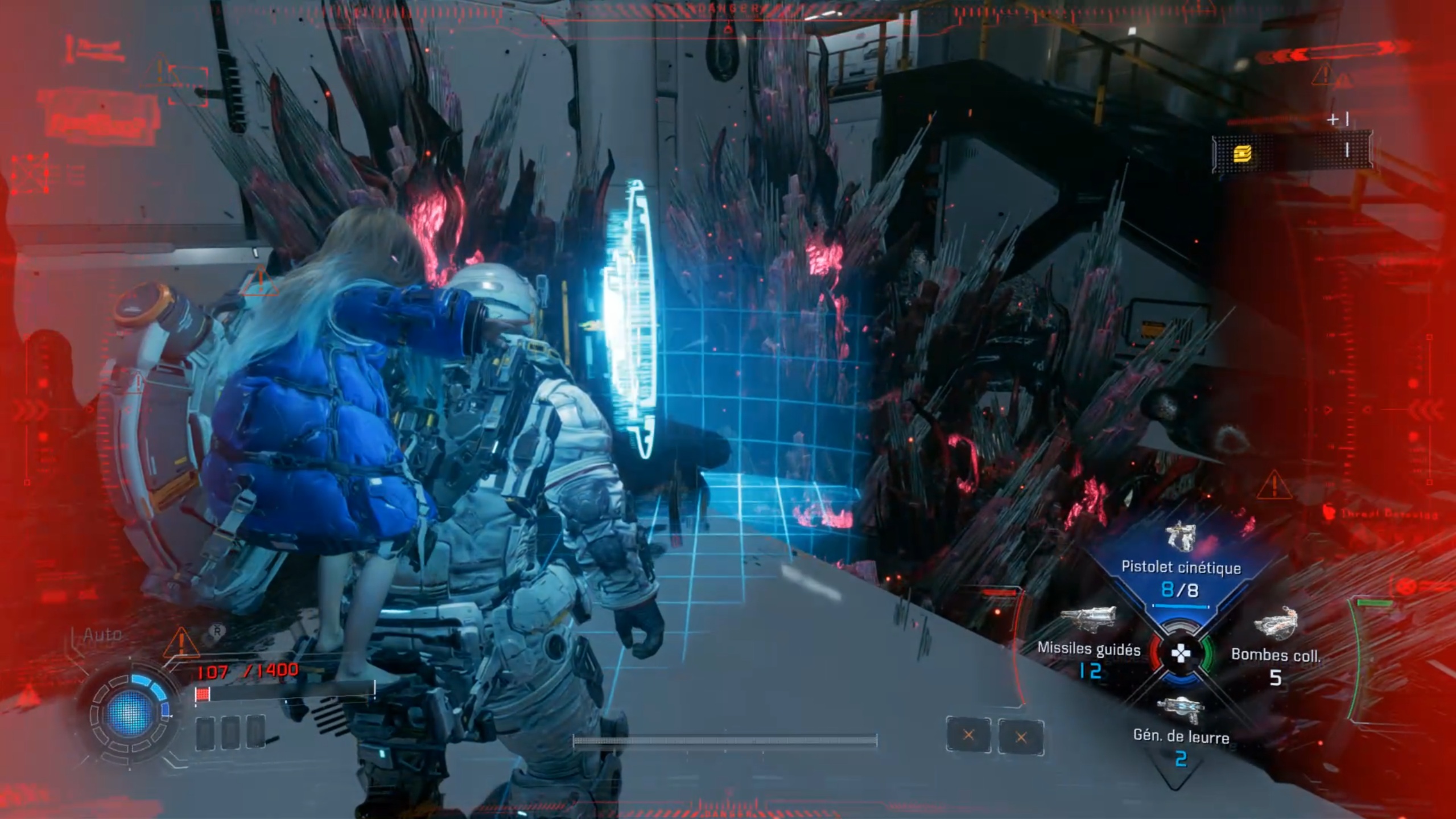This screenshot has height=819, width=1456.
Task: Click the blue circular energy core gauge
Action: (x=130, y=711)
